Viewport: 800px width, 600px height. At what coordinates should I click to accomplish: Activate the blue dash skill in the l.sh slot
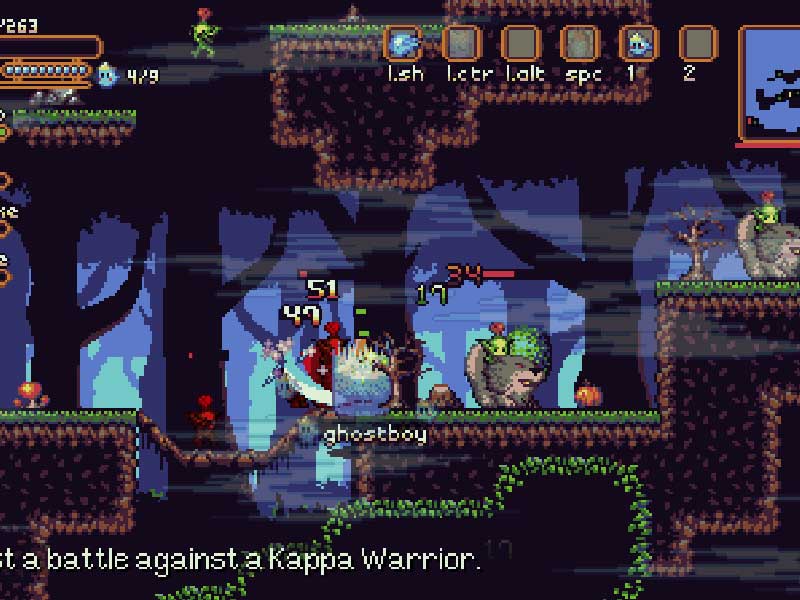pyautogui.click(x=403, y=44)
